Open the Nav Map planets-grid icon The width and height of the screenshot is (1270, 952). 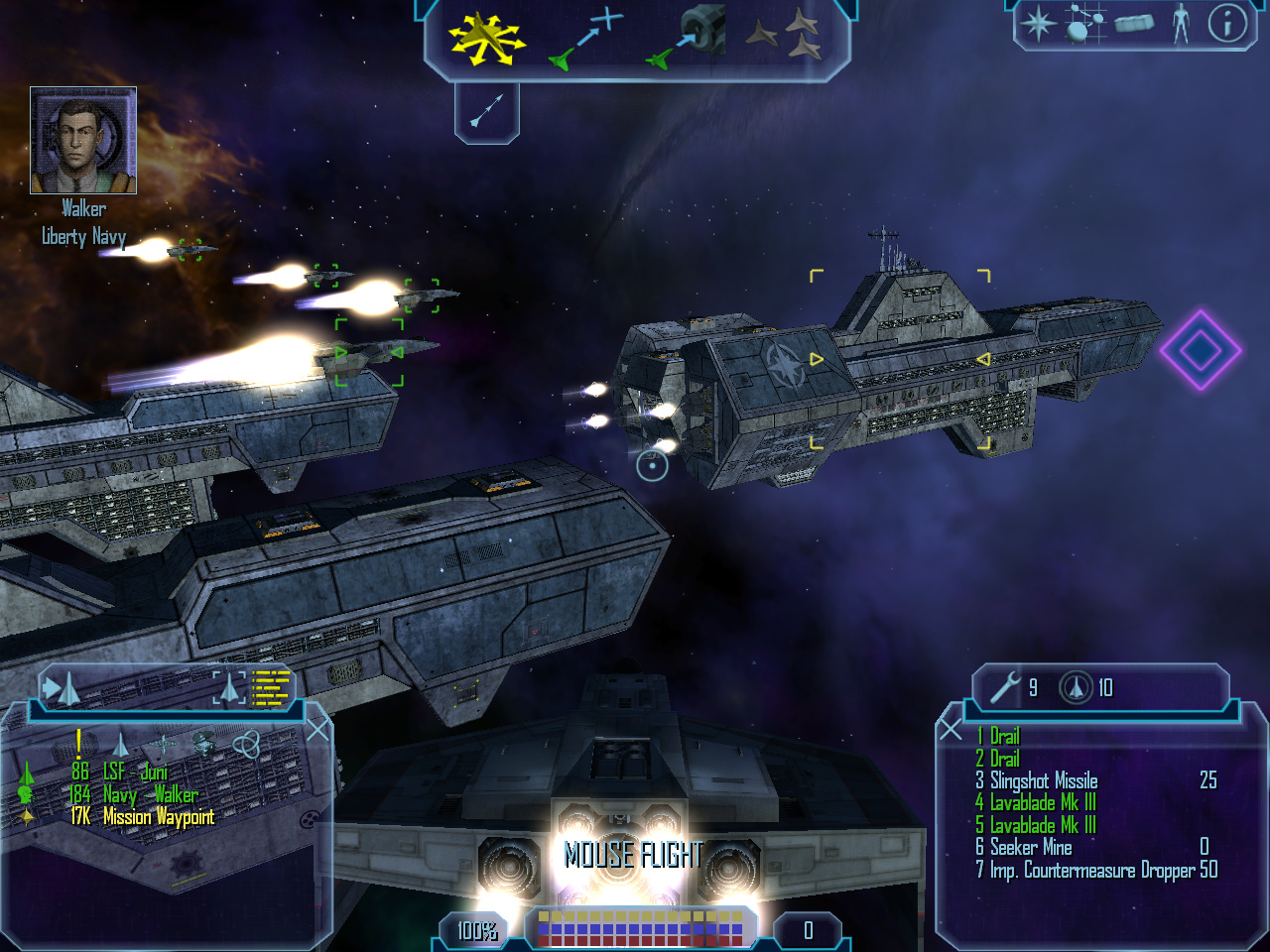pyautogui.click(x=1084, y=23)
